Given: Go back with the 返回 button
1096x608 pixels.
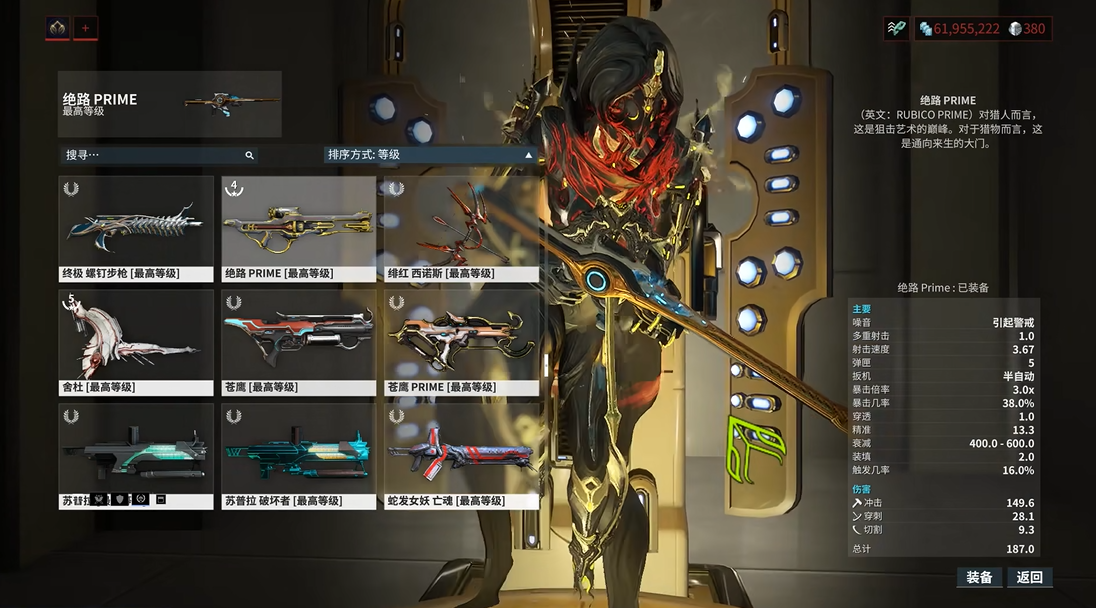Looking at the screenshot, I should point(1030,577).
